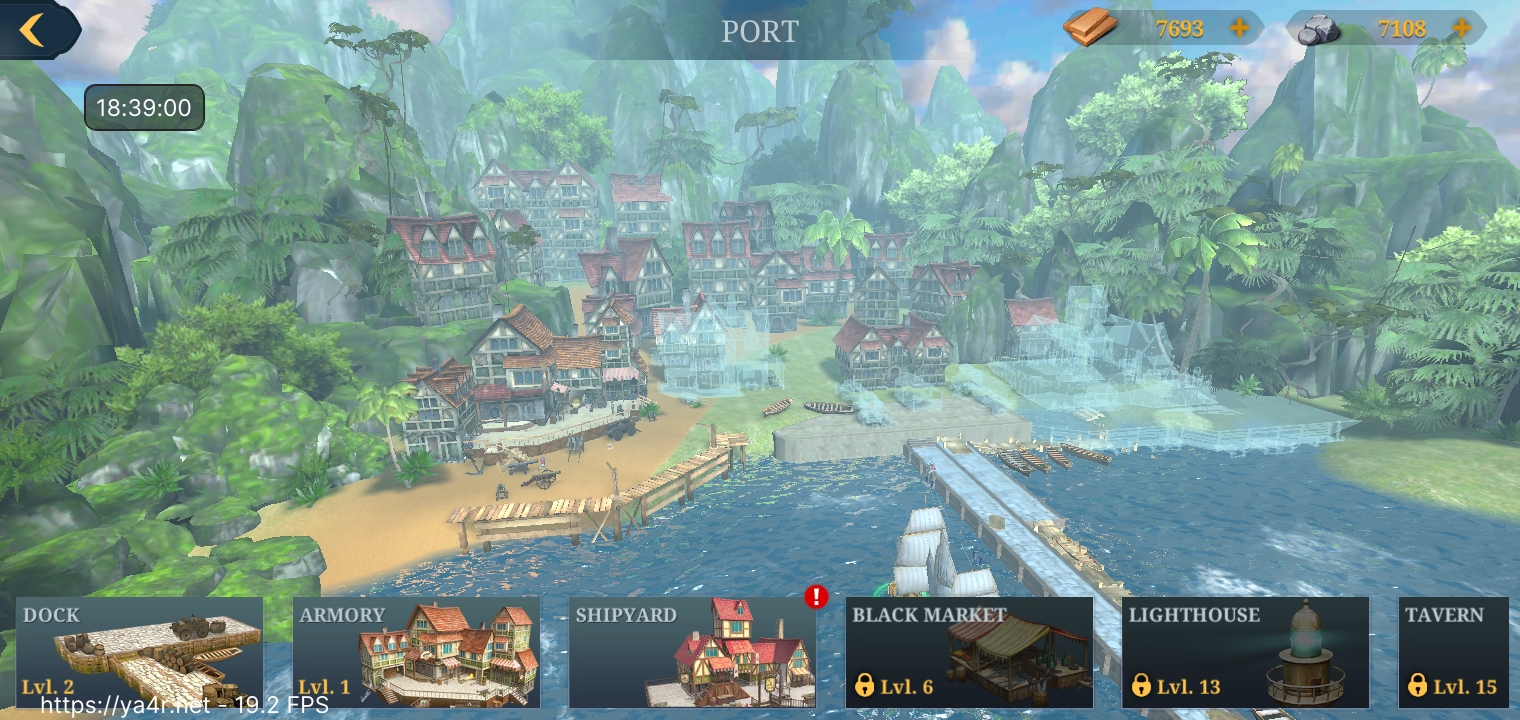
Task: Open the Shipyard building card
Action: 692,652
